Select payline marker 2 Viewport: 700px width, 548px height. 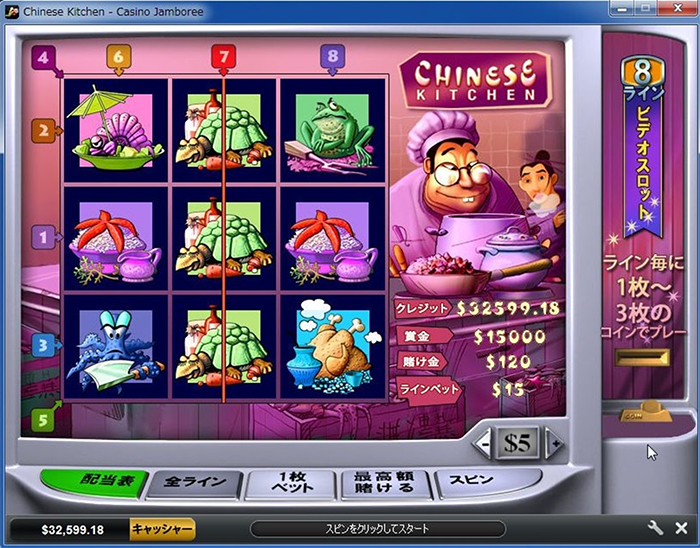[42, 130]
